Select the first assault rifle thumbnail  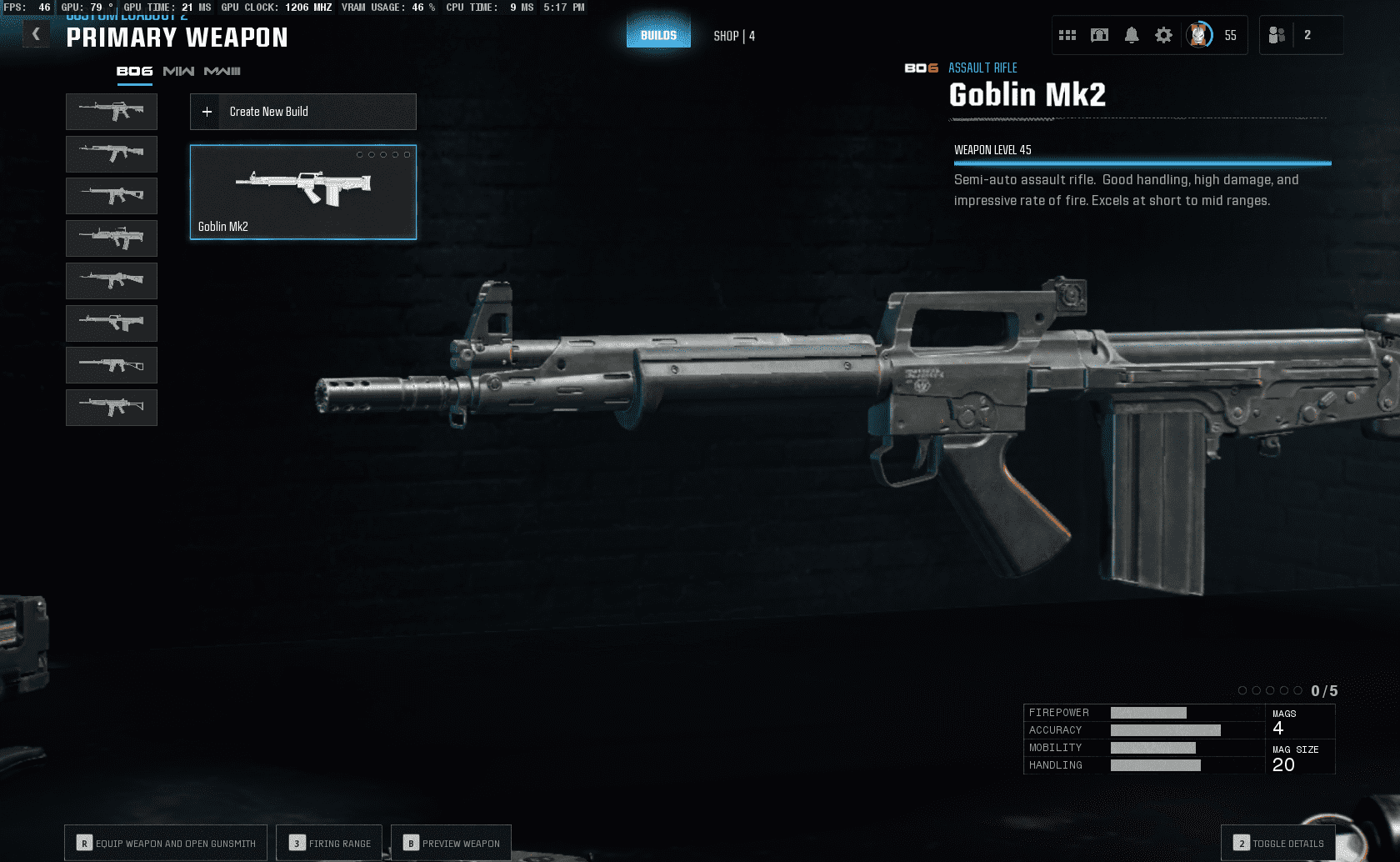(112, 111)
